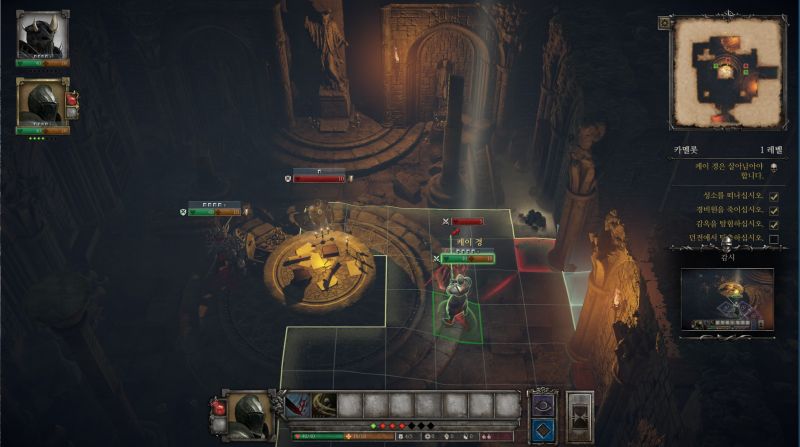This screenshot has width=800, height=447.
Task: Open the dungeon minimap
Action: tap(727, 75)
